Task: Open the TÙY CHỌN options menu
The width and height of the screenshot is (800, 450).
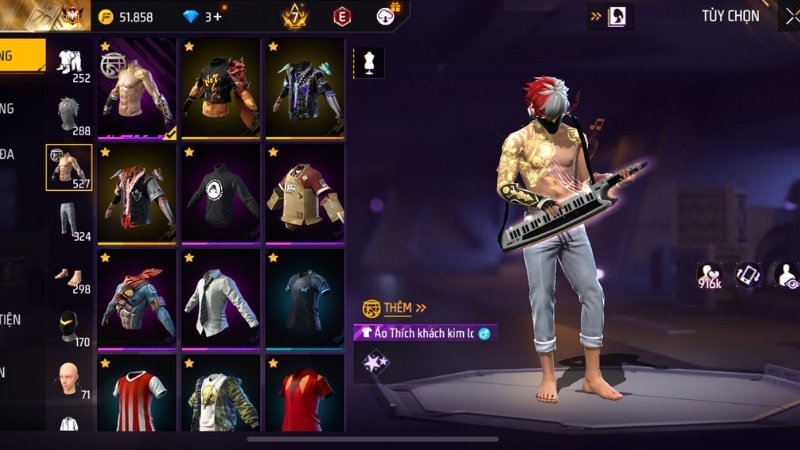Action: pyautogui.click(x=730, y=15)
